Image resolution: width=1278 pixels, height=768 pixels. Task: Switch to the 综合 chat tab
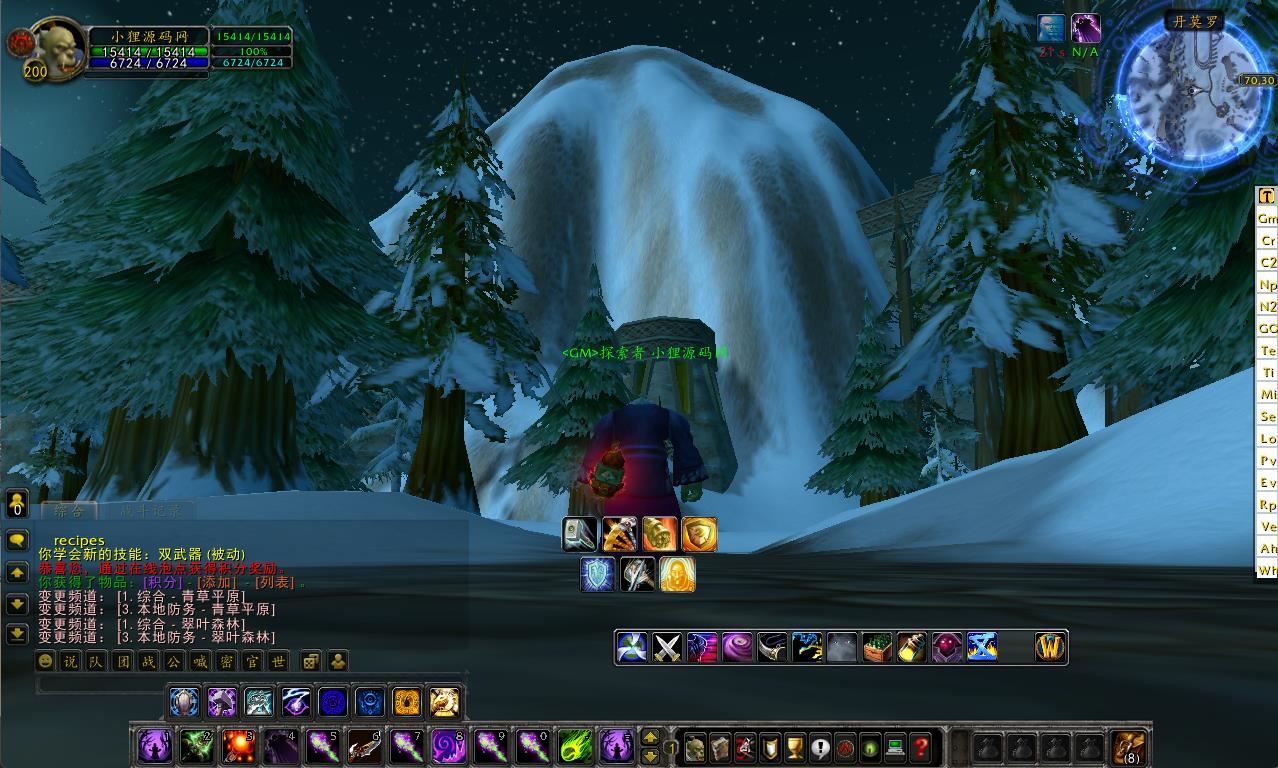70,511
